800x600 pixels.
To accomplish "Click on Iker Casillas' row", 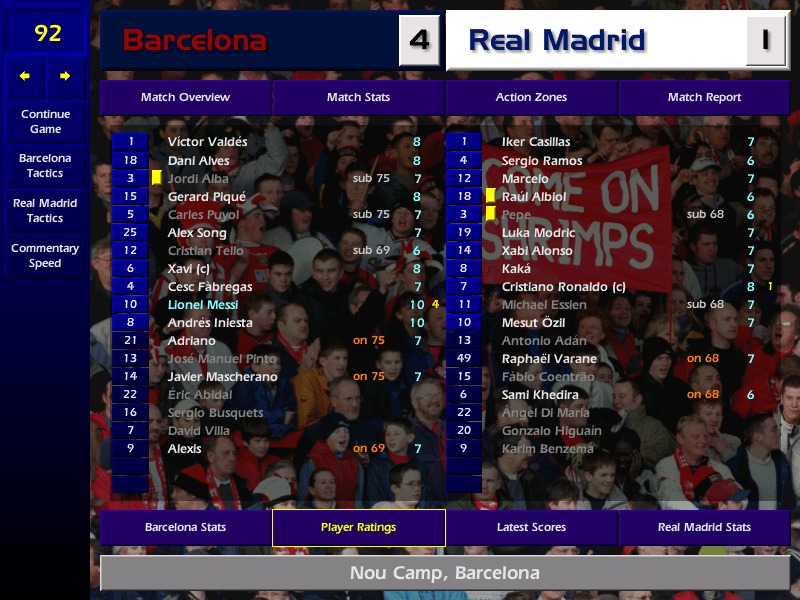I will pyautogui.click(x=536, y=142).
